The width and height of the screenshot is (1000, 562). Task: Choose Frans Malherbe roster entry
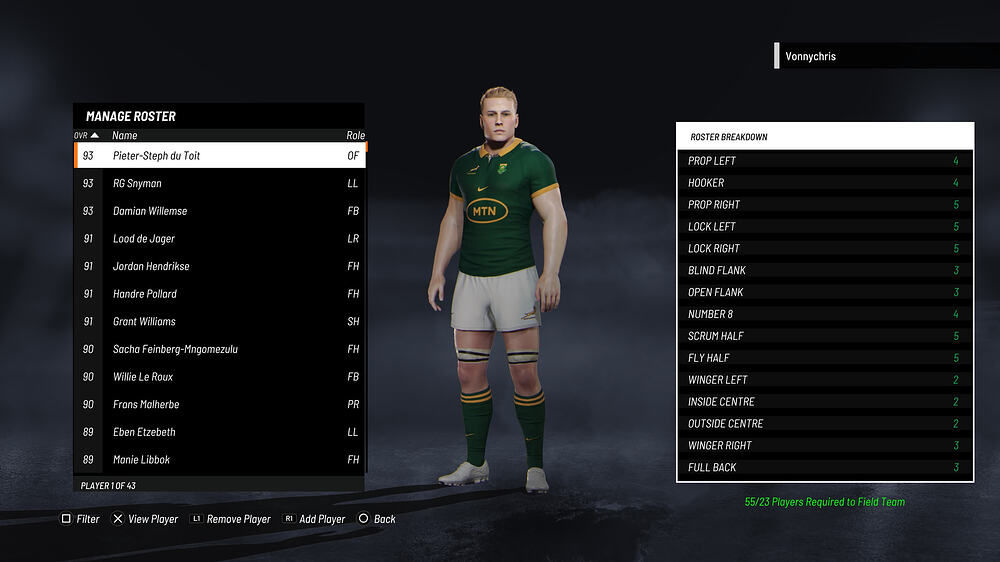coord(220,405)
